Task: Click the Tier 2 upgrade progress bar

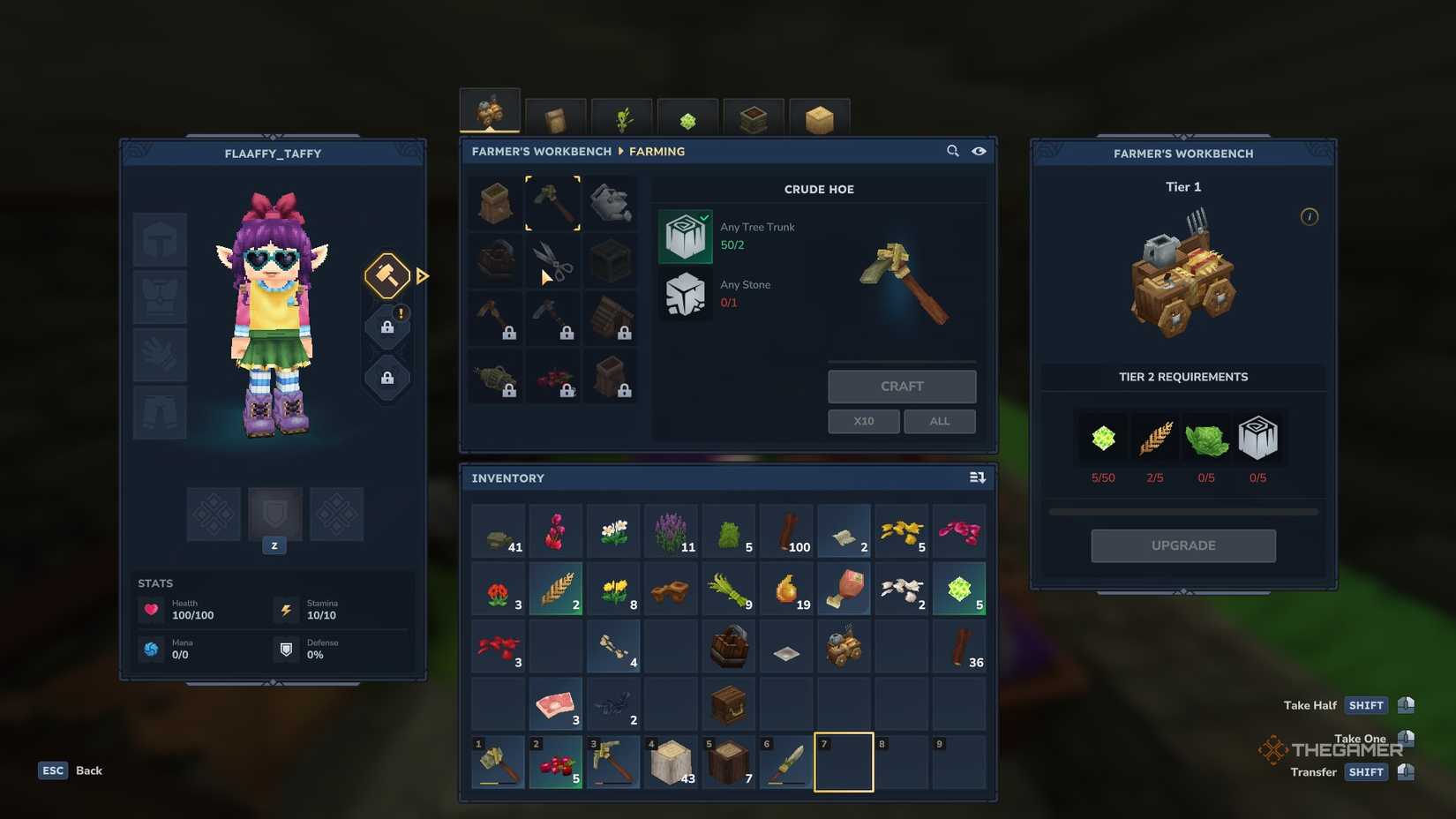Action: 1182,510
